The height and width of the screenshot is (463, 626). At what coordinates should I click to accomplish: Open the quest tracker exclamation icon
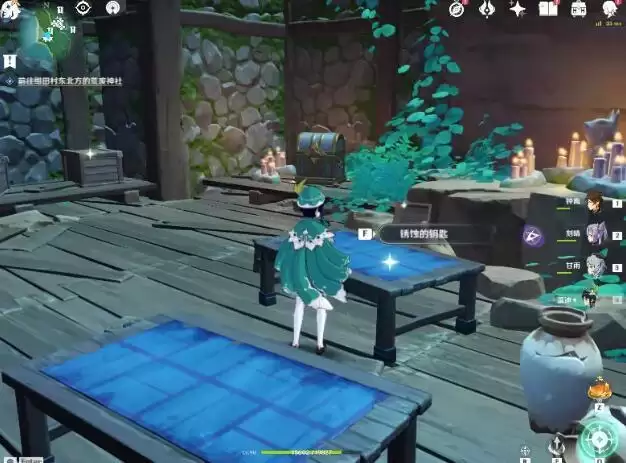[8, 60]
